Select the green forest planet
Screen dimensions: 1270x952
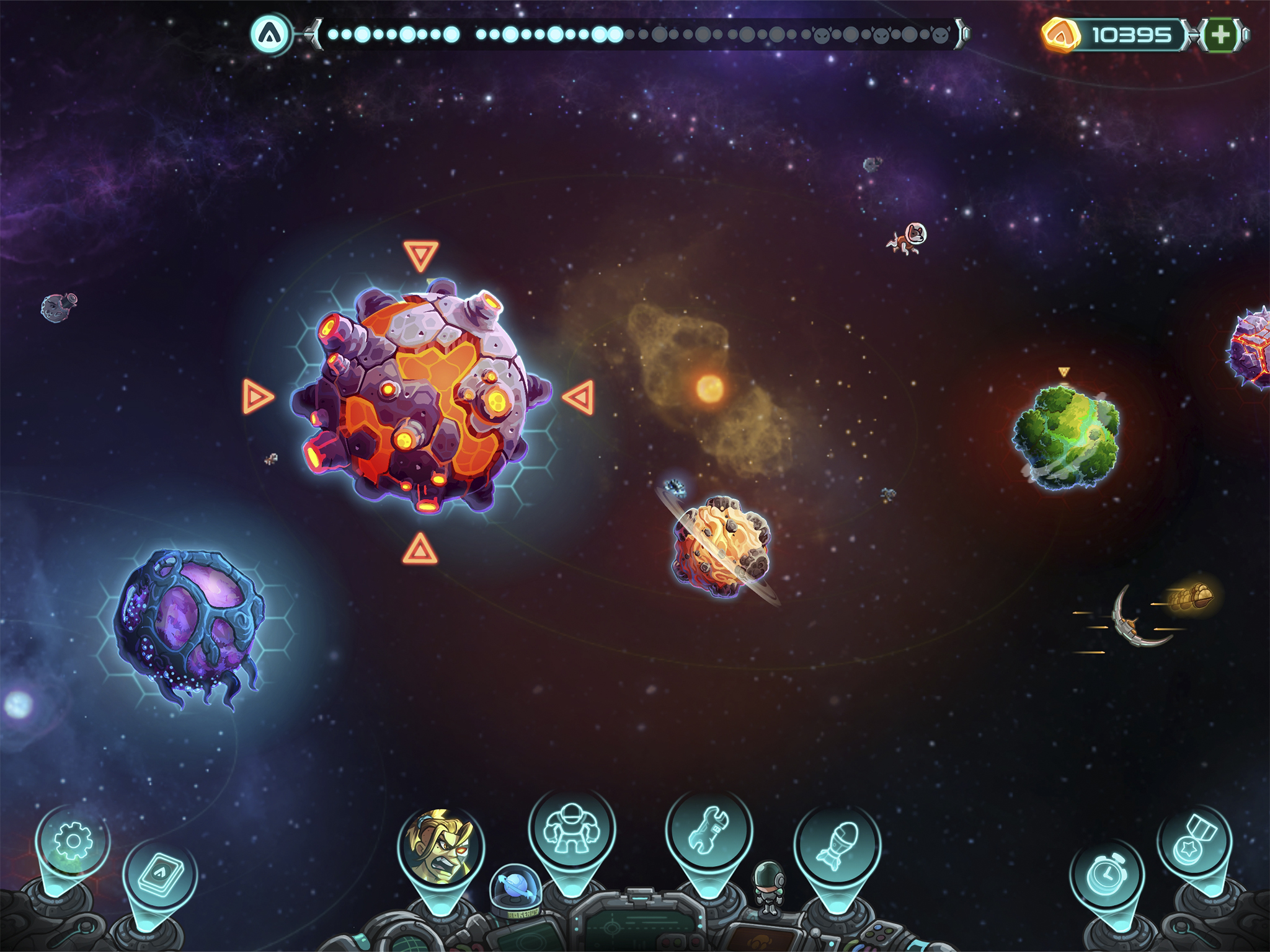tap(1067, 437)
